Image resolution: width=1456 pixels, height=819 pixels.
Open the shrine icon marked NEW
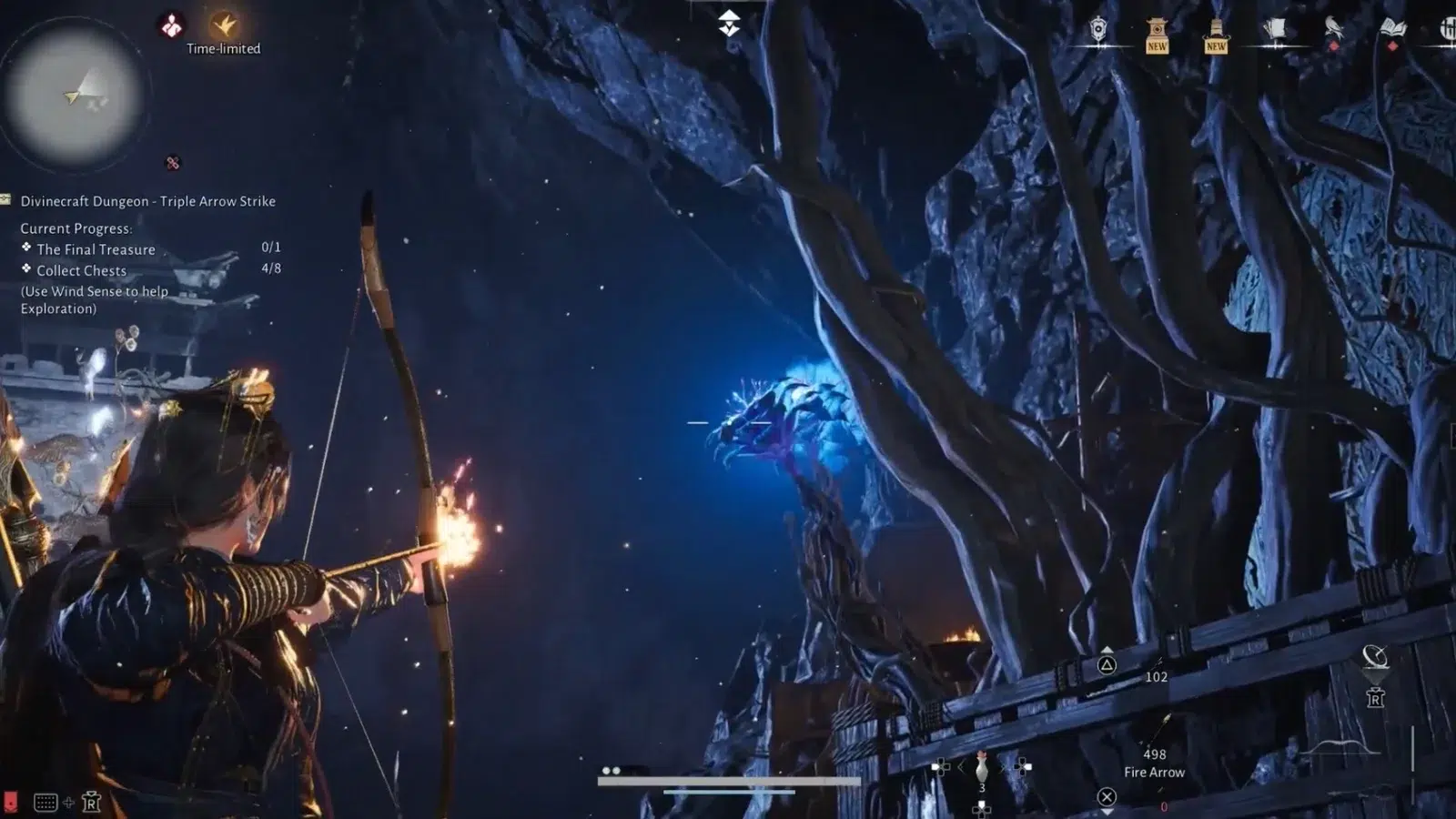1157,35
